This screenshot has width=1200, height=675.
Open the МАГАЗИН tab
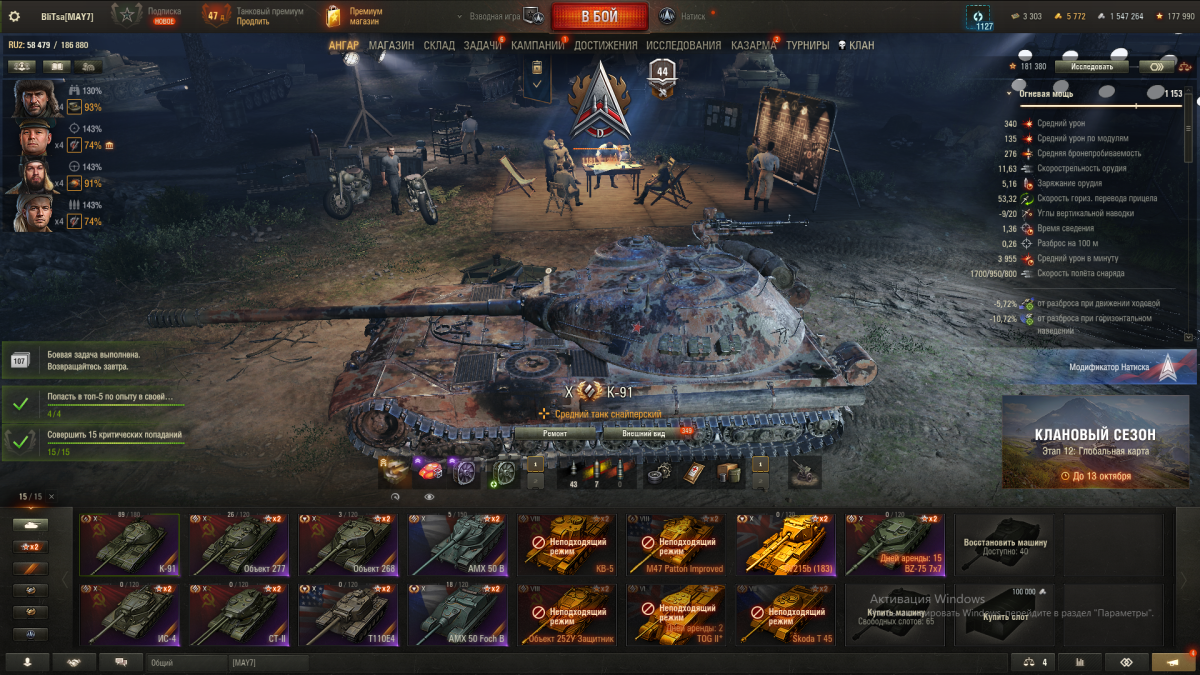(391, 45)
